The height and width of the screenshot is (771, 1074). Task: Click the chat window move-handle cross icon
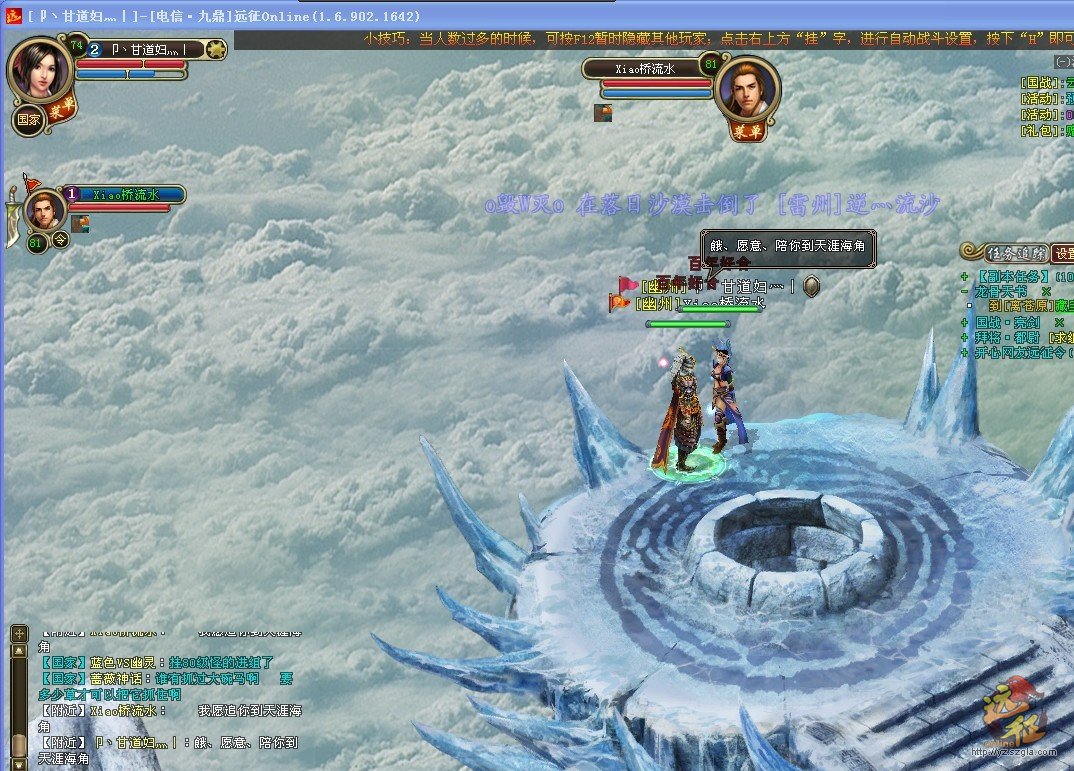(x=19, y=634)
